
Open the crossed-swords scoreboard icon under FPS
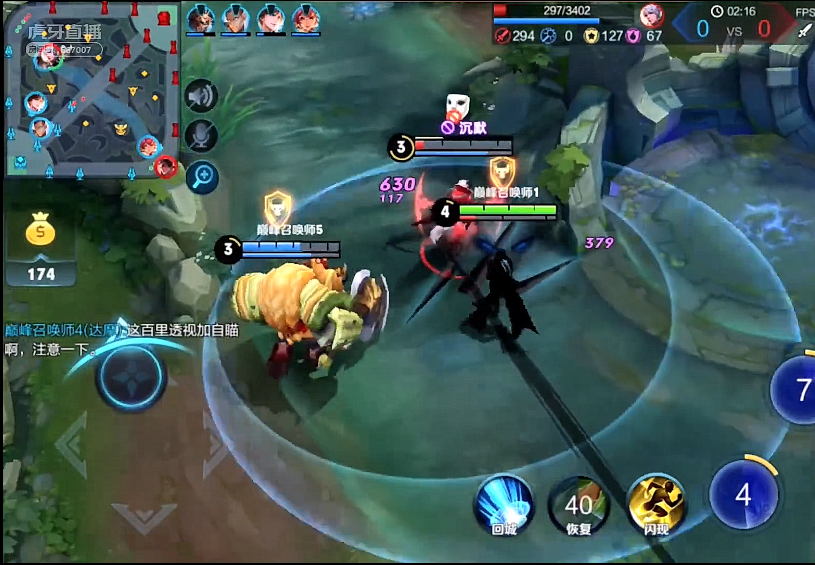pos(805,31)
